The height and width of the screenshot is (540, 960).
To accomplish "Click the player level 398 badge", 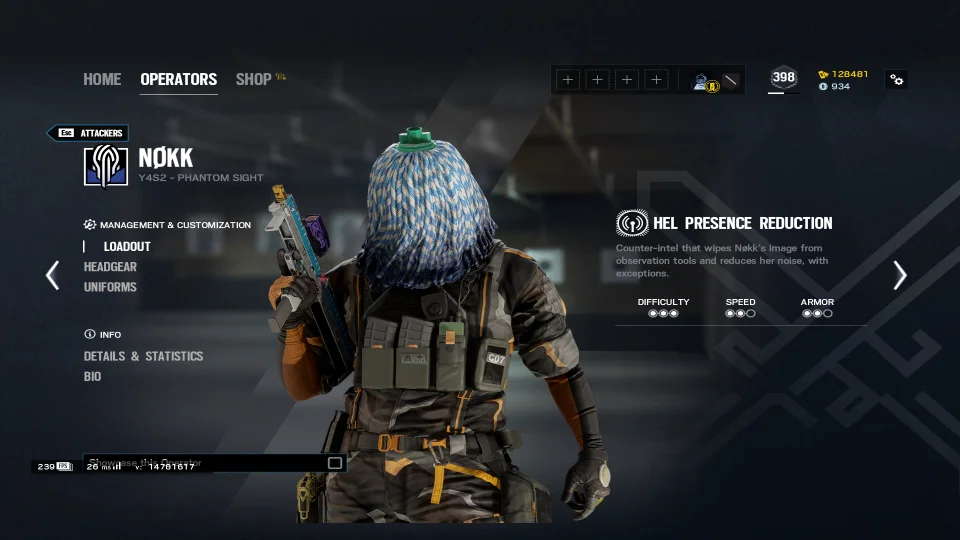I will [x=784, y=78].
